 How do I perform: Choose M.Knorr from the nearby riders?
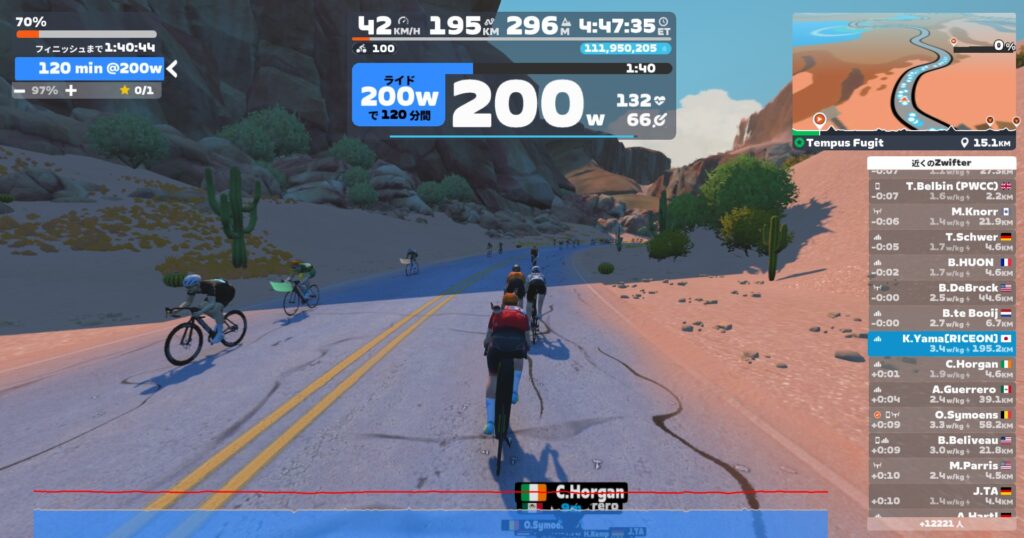coord(941,216)
